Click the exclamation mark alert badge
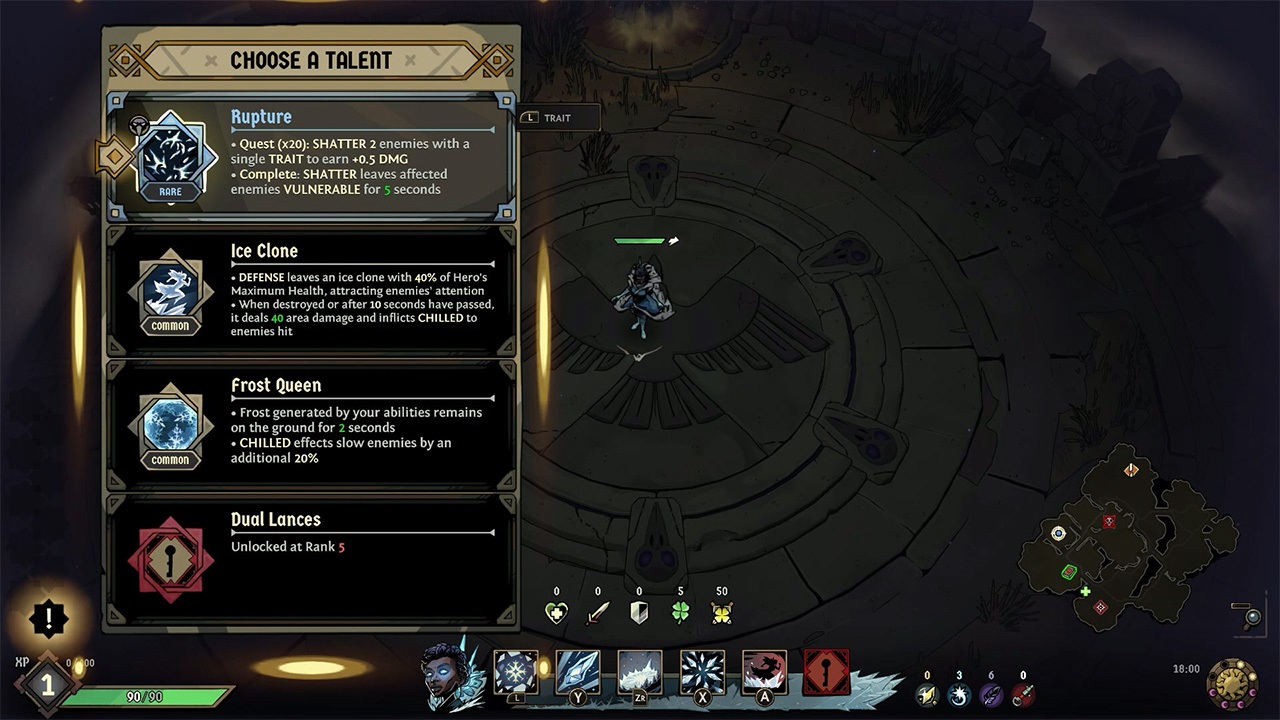1280x720 pixels. pos(48,618)
